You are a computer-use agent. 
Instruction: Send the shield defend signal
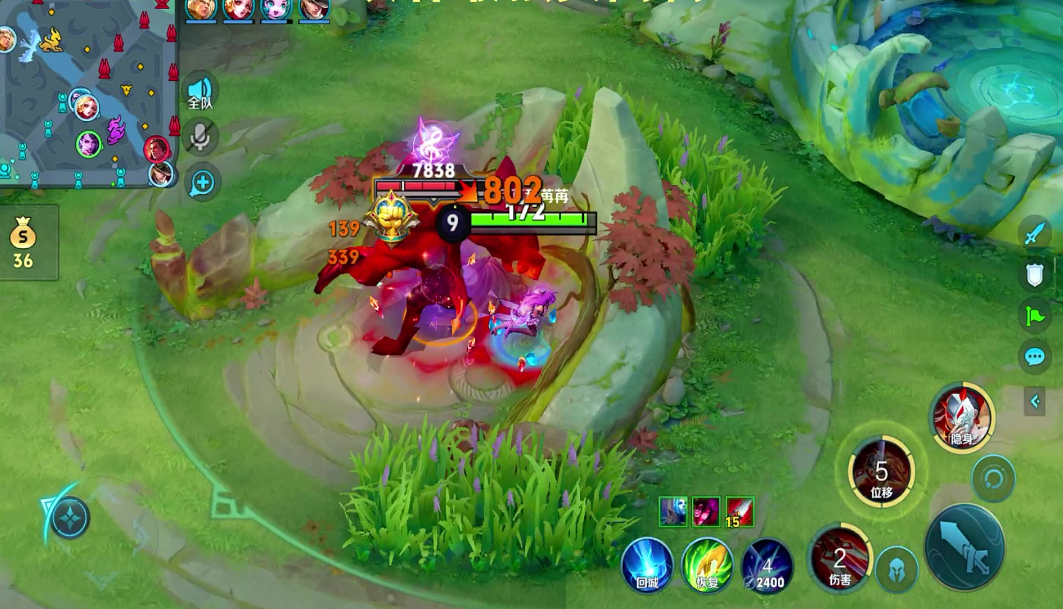tap(1035, 275)
